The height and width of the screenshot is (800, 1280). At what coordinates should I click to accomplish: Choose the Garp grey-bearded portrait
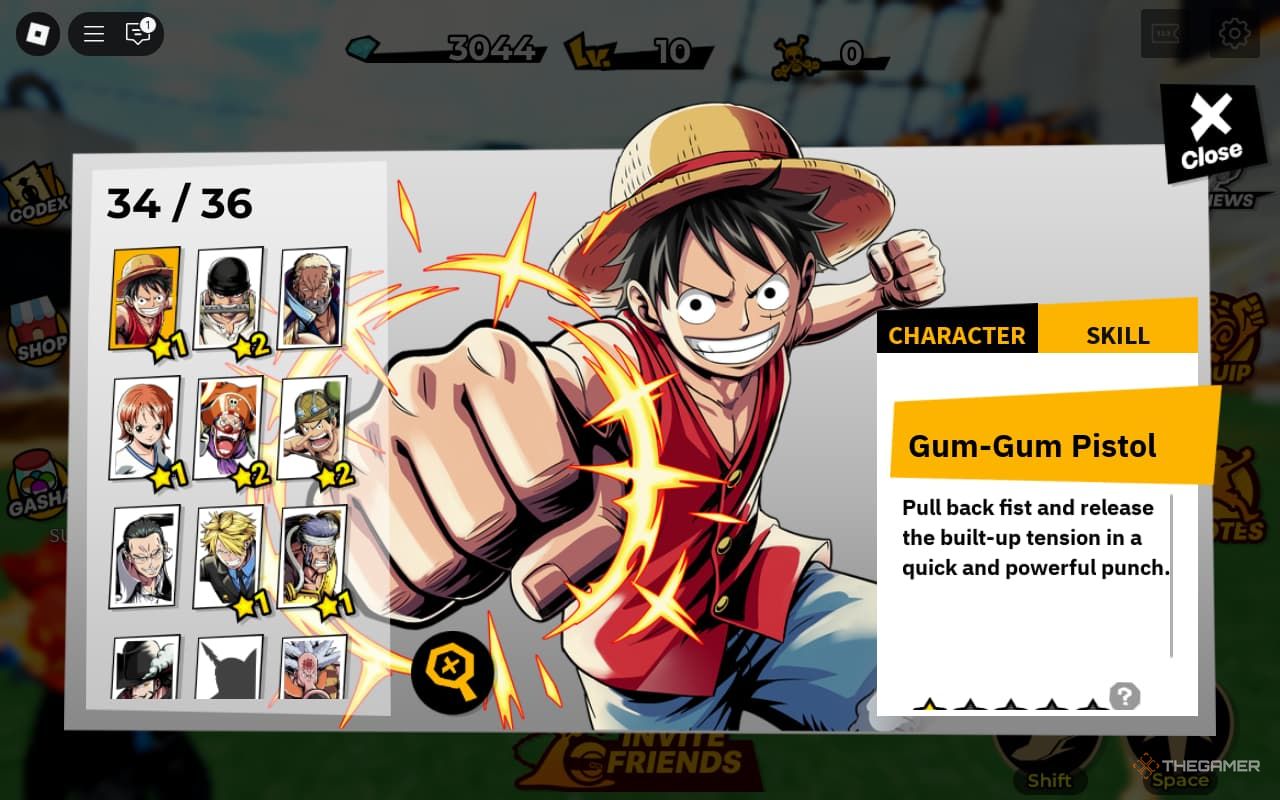(313, 298)
